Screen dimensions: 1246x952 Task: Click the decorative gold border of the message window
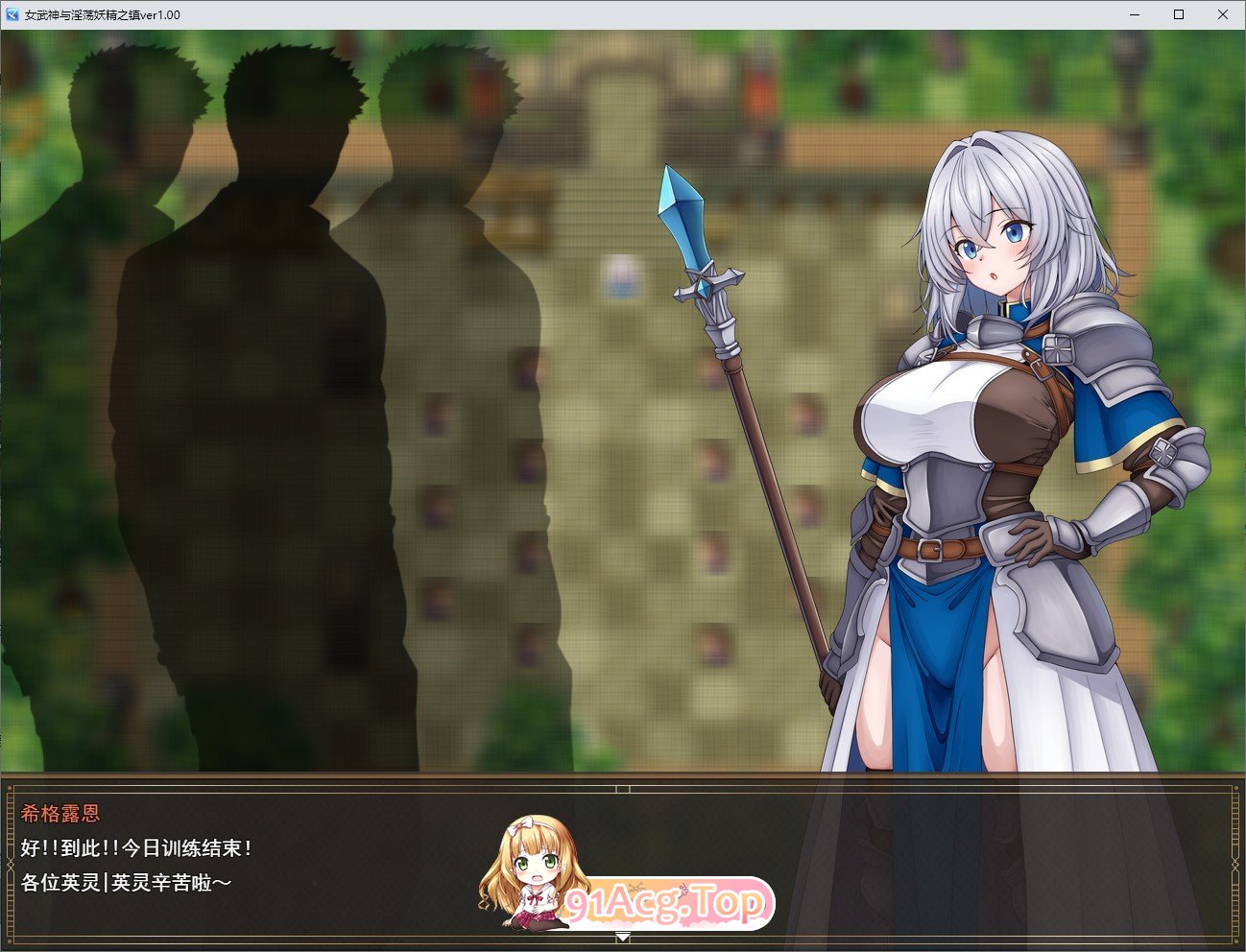[10, 864]
